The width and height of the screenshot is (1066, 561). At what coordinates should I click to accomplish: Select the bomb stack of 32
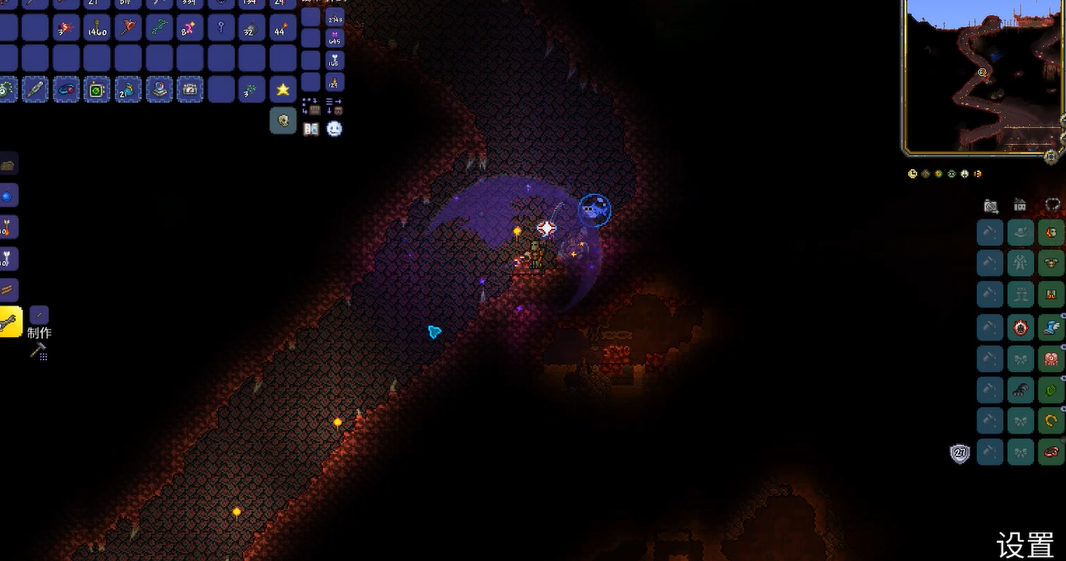pos(252,28)
